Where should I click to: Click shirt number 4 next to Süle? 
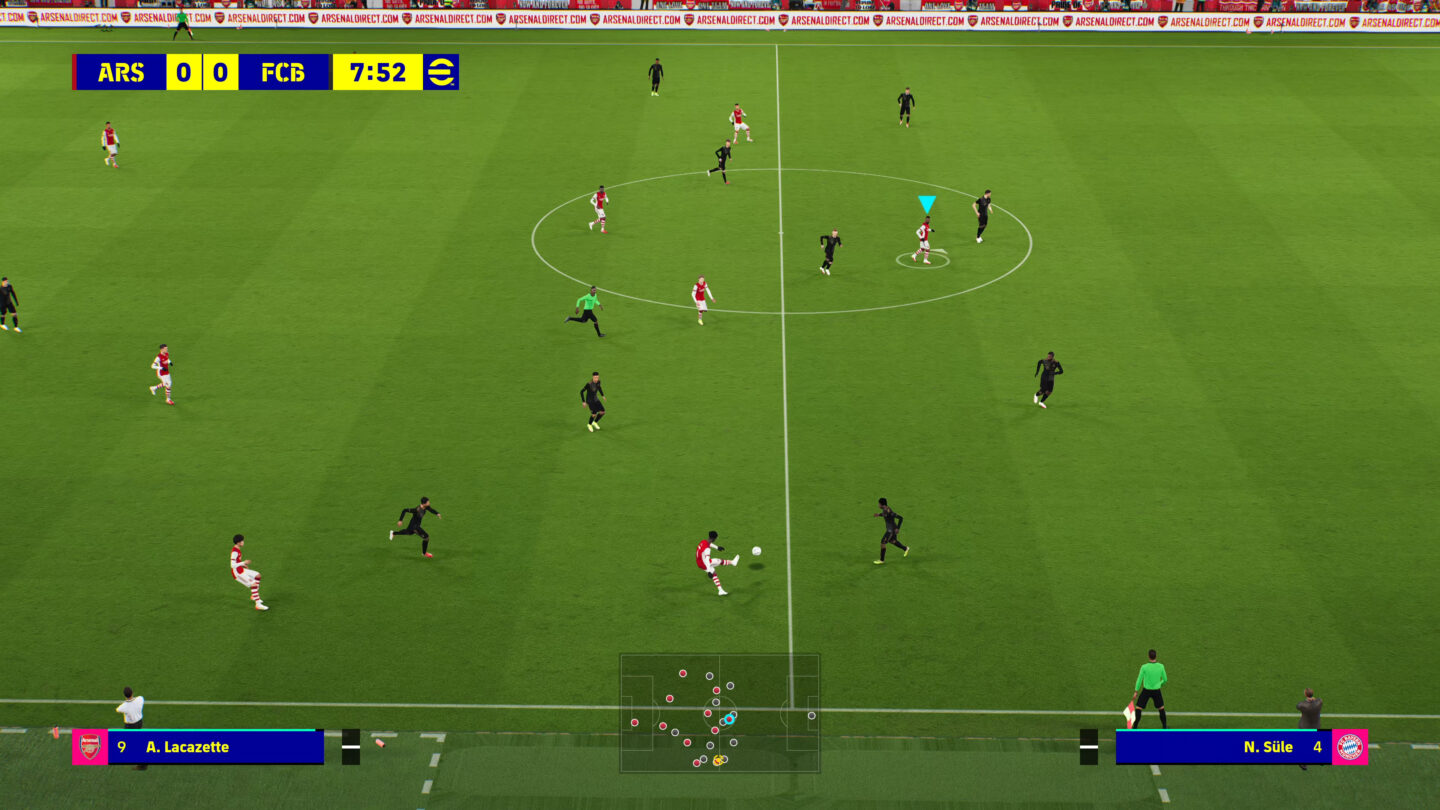1318,747
